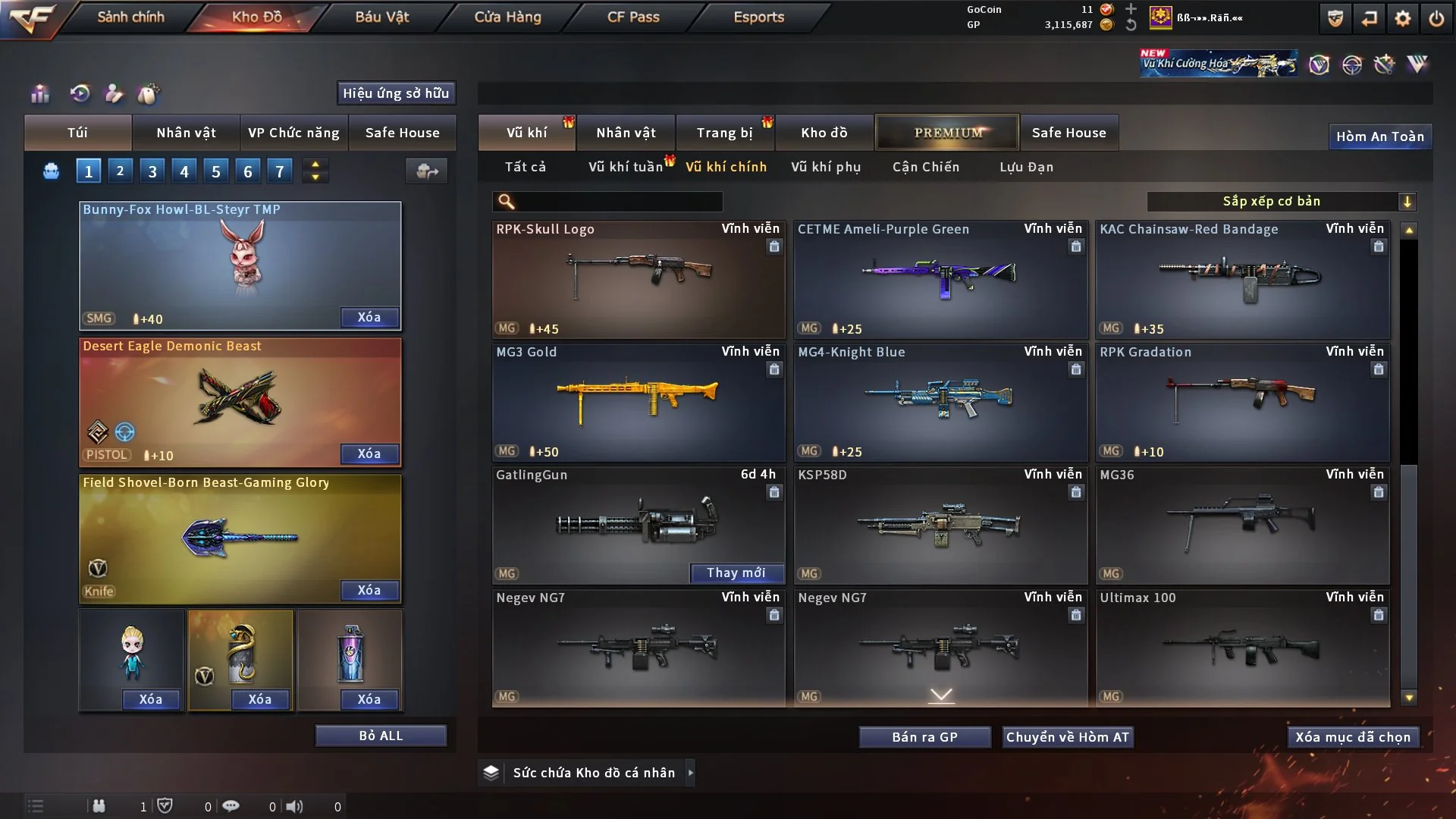
Task: Choose the CETME Ameli-Purple Green gun
Action: point(940,279)
